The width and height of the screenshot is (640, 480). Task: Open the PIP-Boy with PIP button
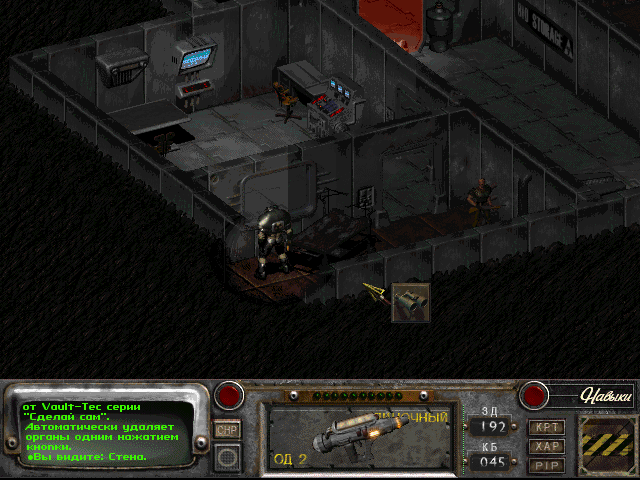(x=547, y=464)
